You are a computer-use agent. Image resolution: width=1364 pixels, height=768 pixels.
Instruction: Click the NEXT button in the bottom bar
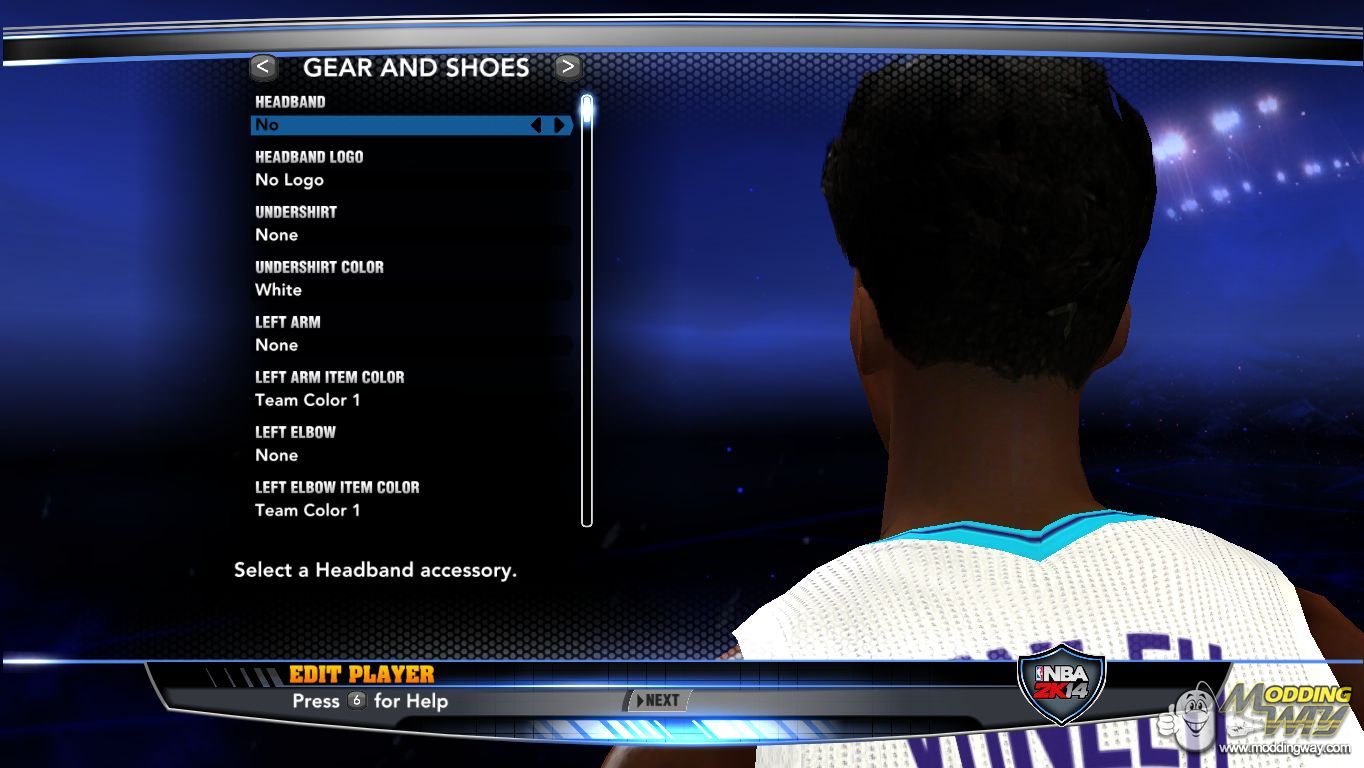click(657, 701)
